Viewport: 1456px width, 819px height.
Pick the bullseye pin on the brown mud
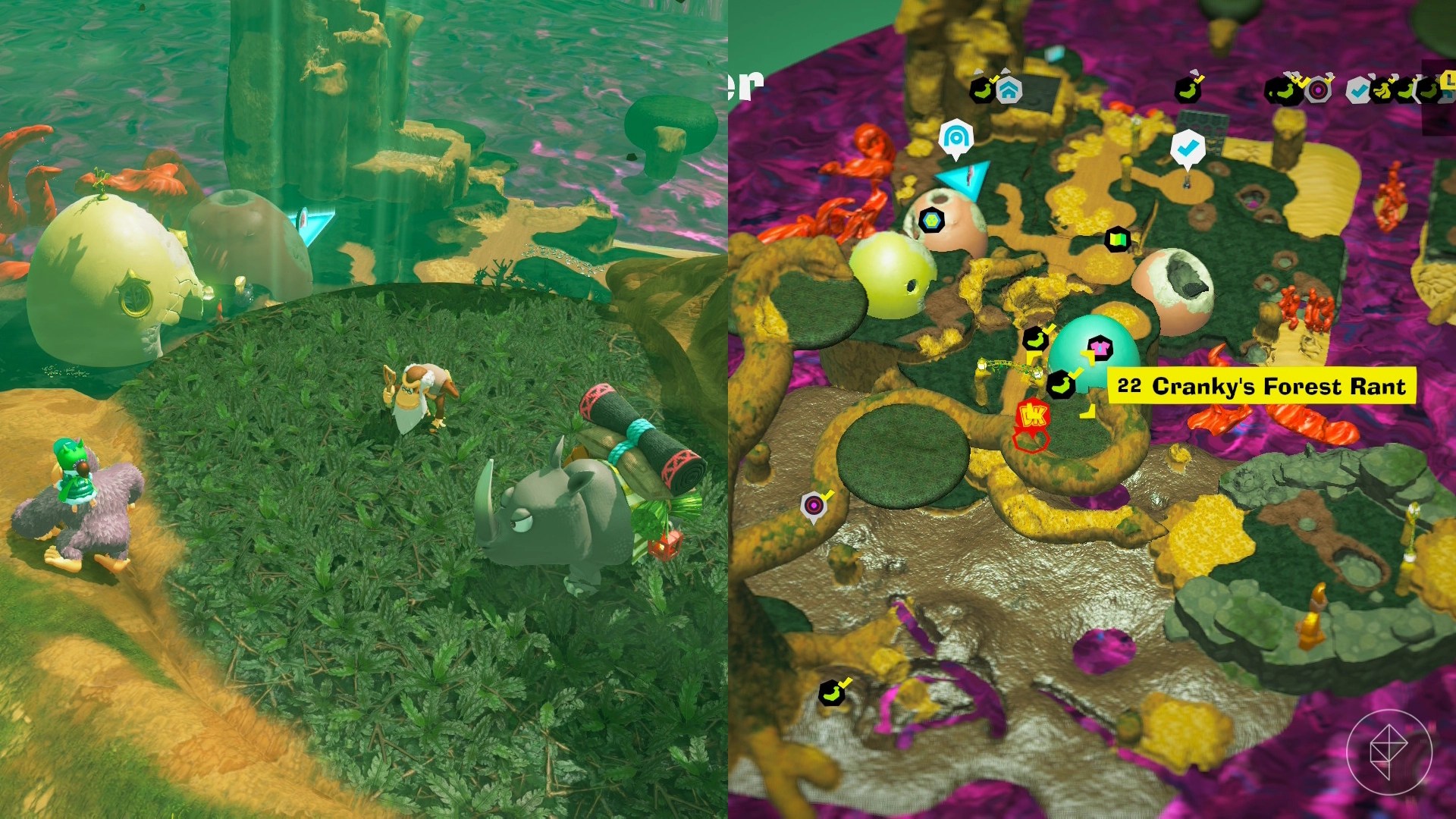click(x=814, y=504)
